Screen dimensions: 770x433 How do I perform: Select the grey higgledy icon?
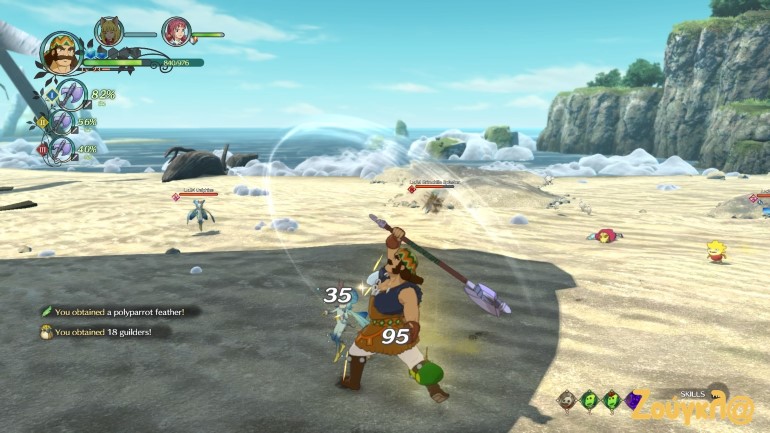(566, 400)
